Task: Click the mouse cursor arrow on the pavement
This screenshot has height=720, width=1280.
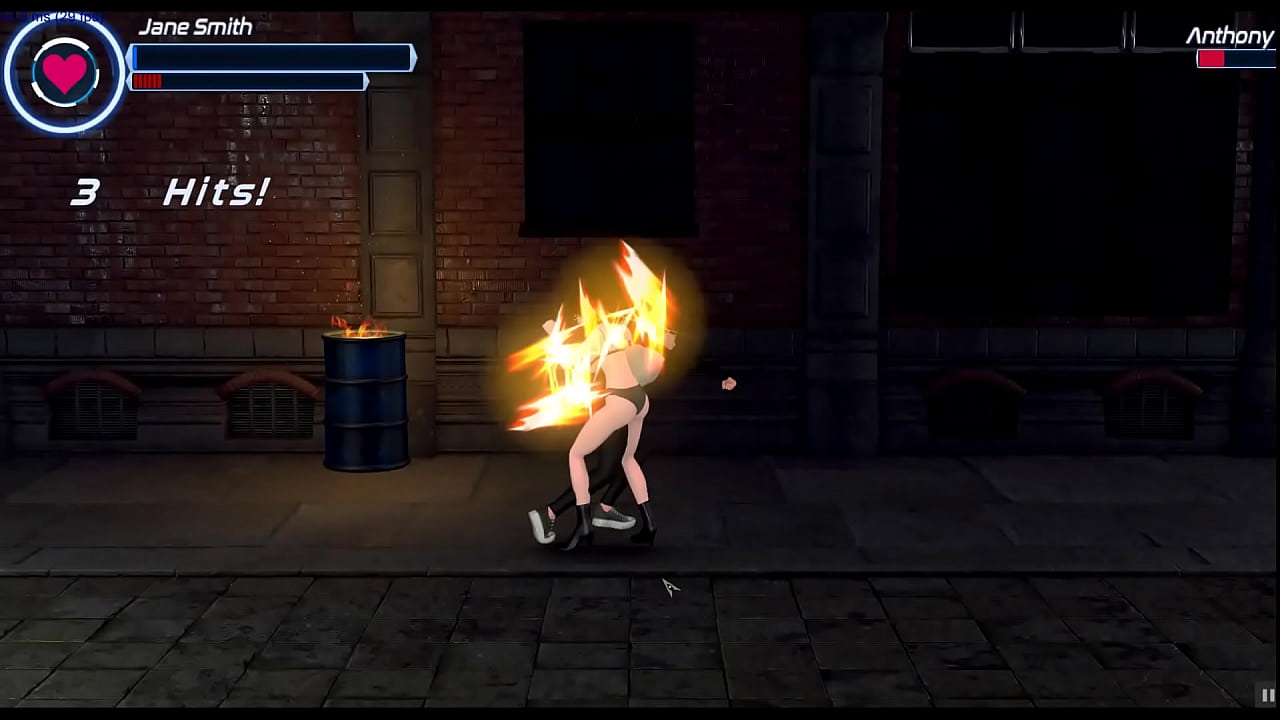Action: pyautogui.click(x=668, y=585)
